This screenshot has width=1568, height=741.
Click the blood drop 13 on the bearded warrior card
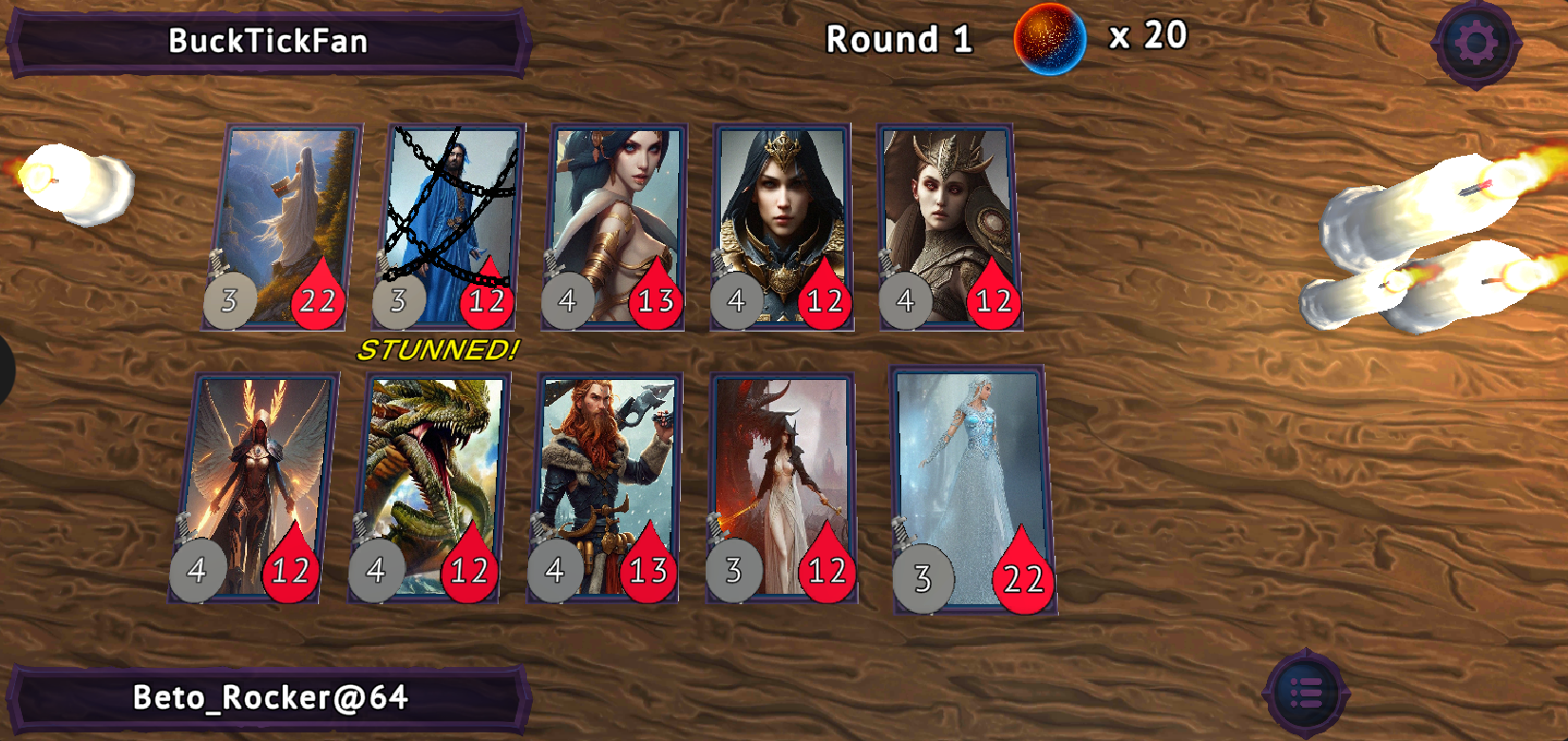click(x=648, y=571)
